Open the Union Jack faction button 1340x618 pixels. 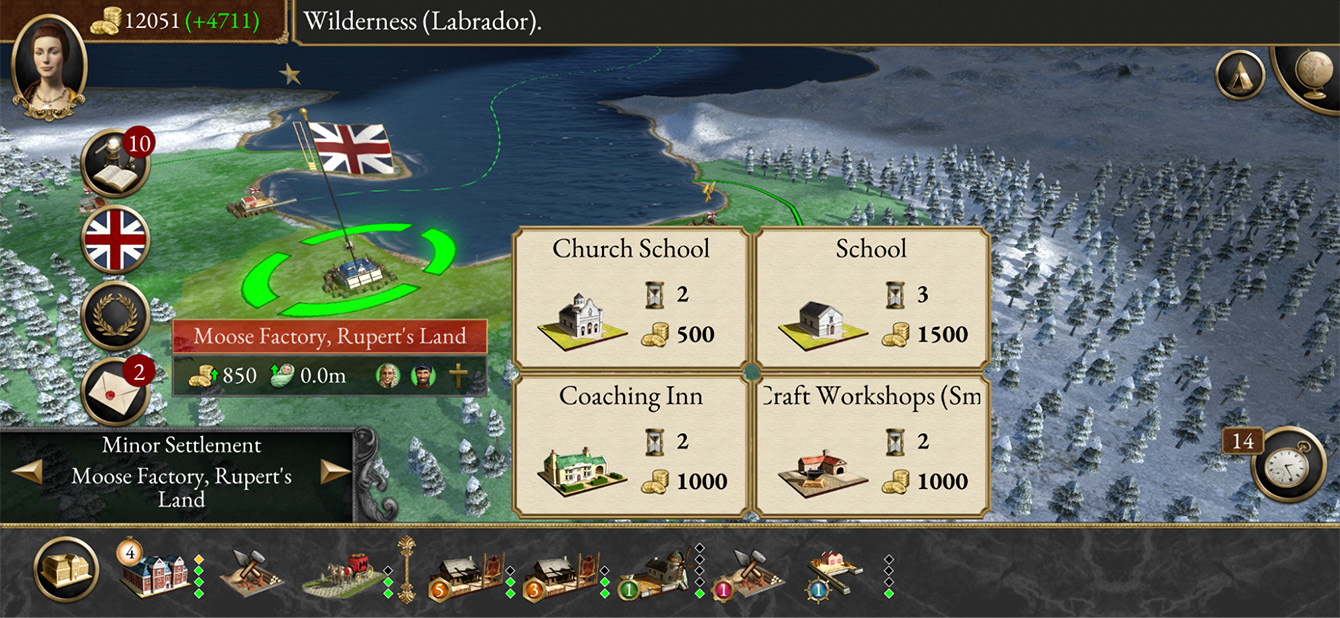[x=115, y=239]
